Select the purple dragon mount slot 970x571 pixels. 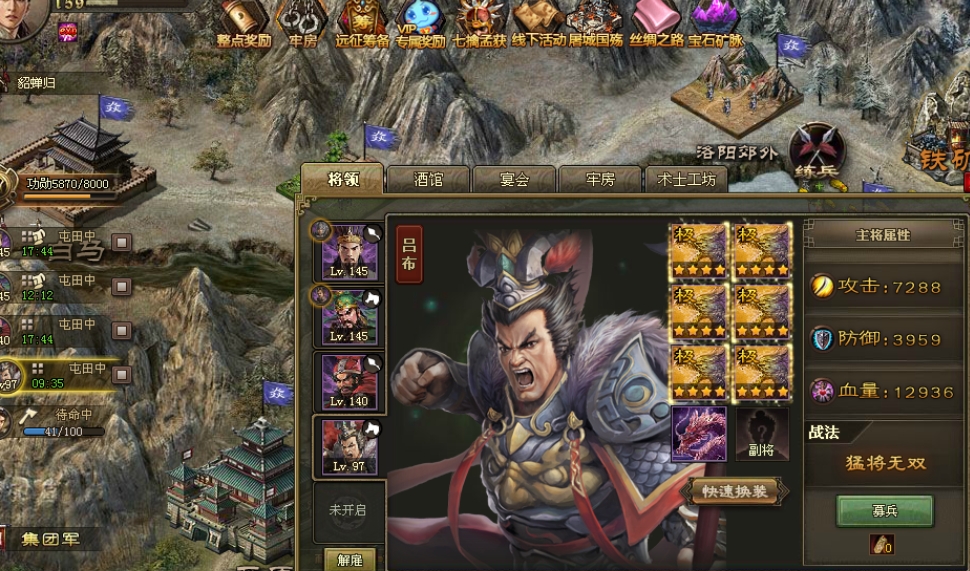point(699,434)
